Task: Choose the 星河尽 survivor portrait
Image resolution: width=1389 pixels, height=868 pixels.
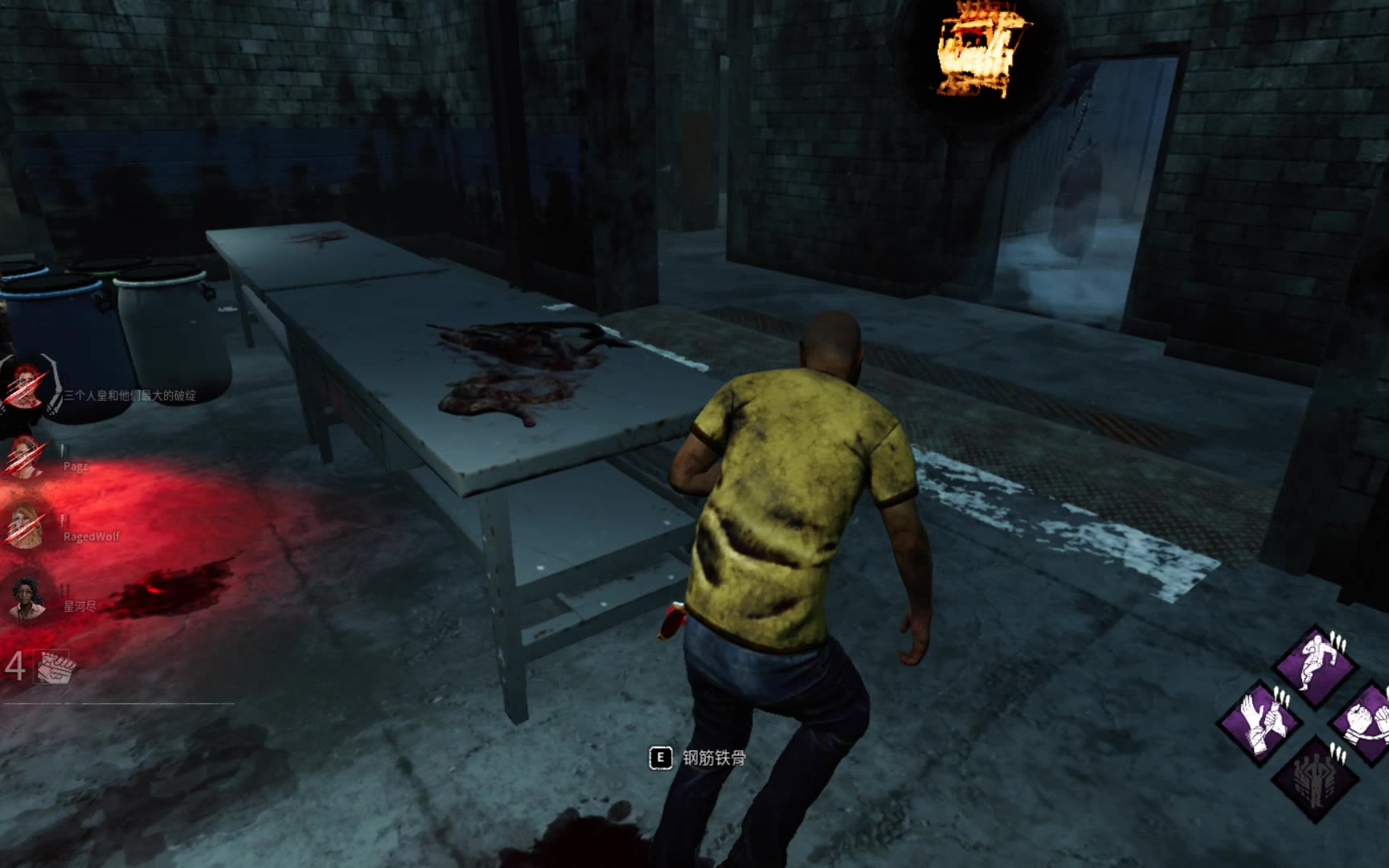Action: (x=27, y=599)
